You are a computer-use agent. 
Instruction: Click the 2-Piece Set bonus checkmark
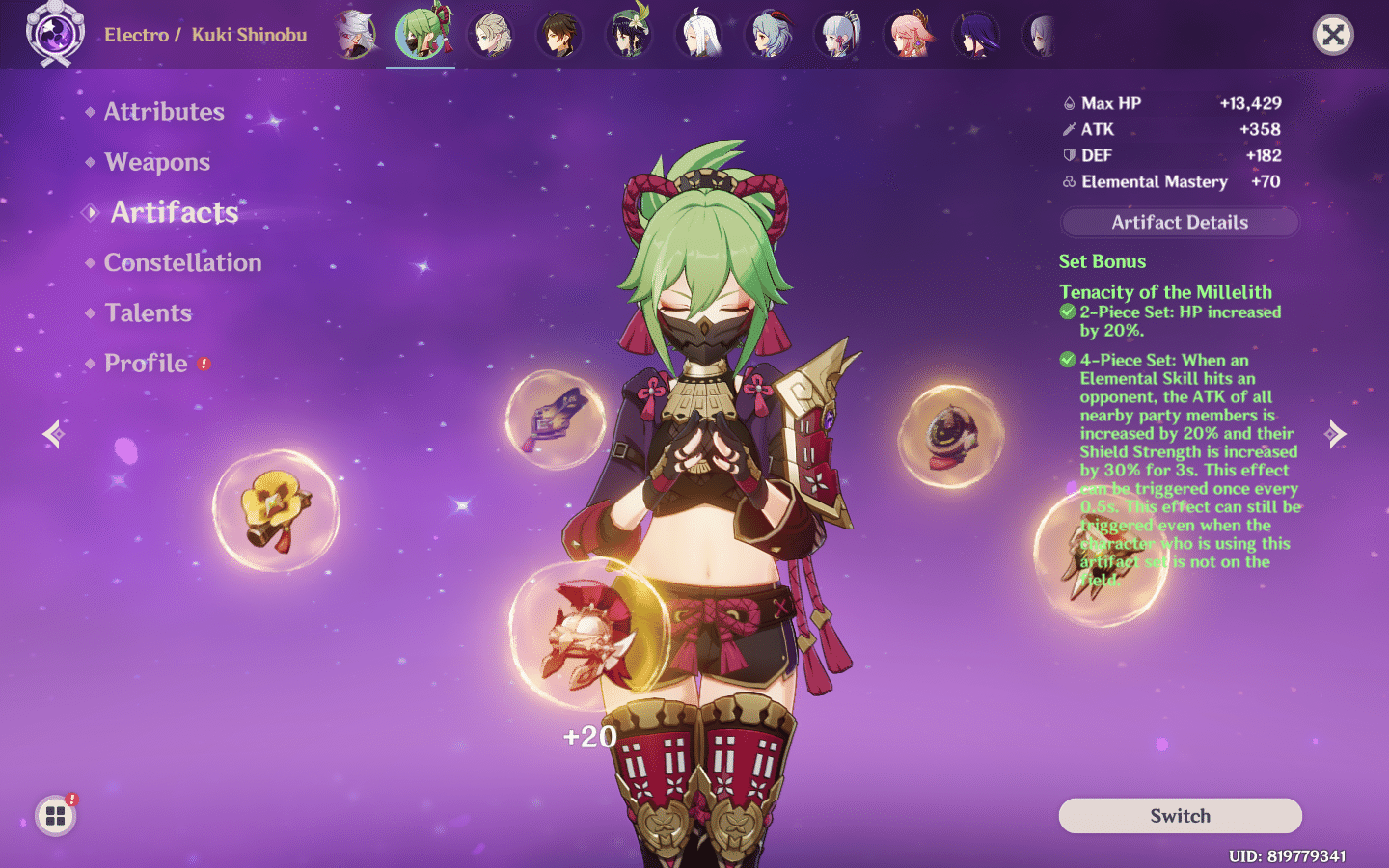[x=1067, y=312]
